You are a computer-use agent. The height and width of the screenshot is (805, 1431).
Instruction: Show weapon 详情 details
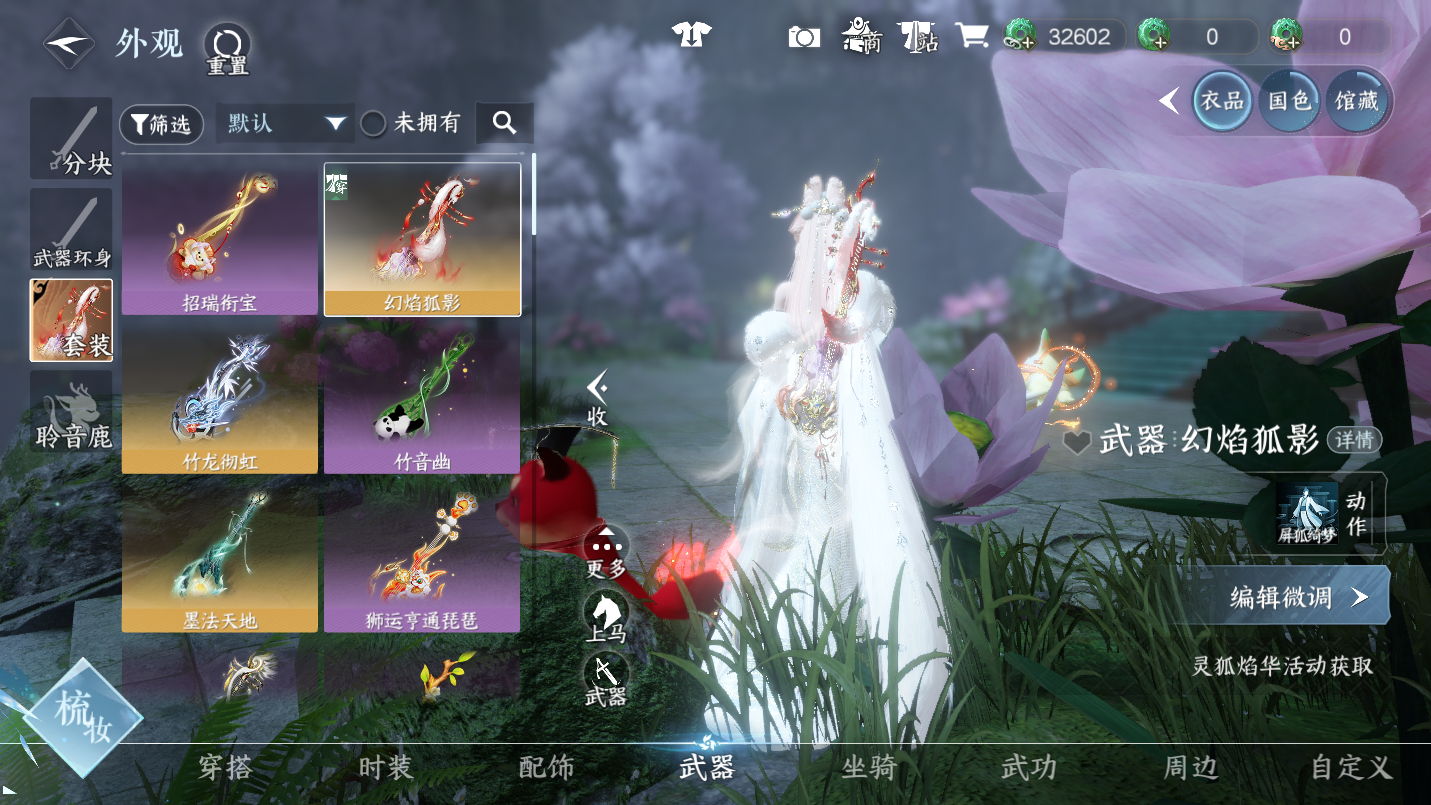pos(1354,439)
